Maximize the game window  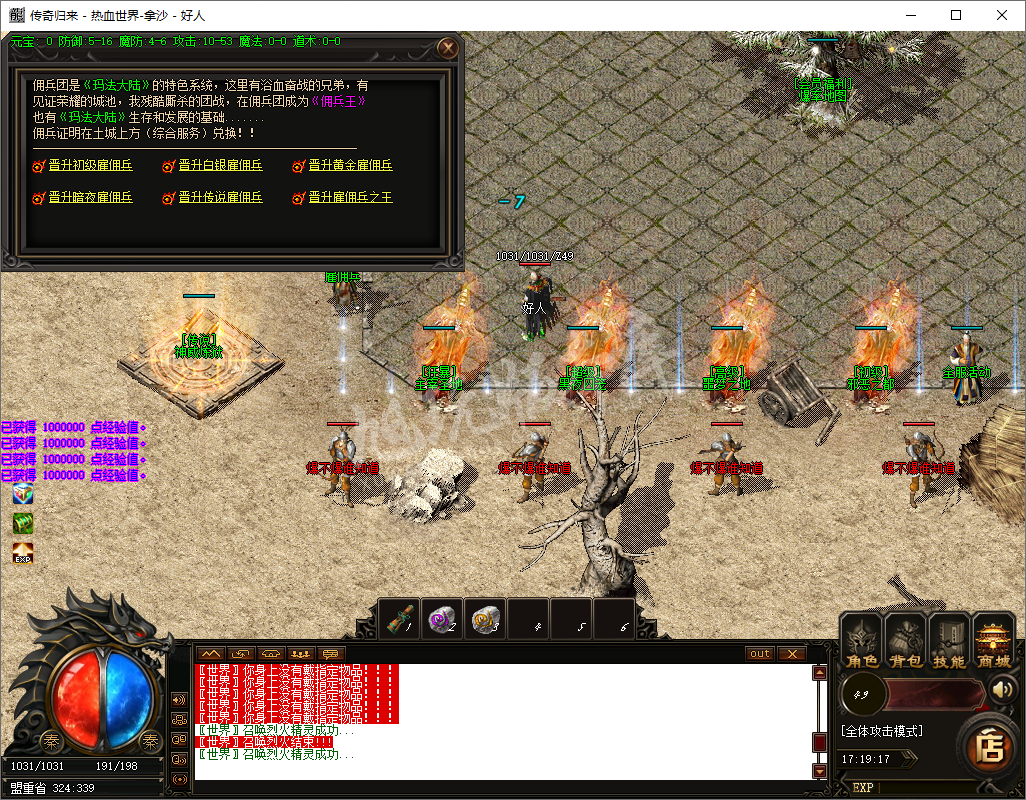(956, 15)
